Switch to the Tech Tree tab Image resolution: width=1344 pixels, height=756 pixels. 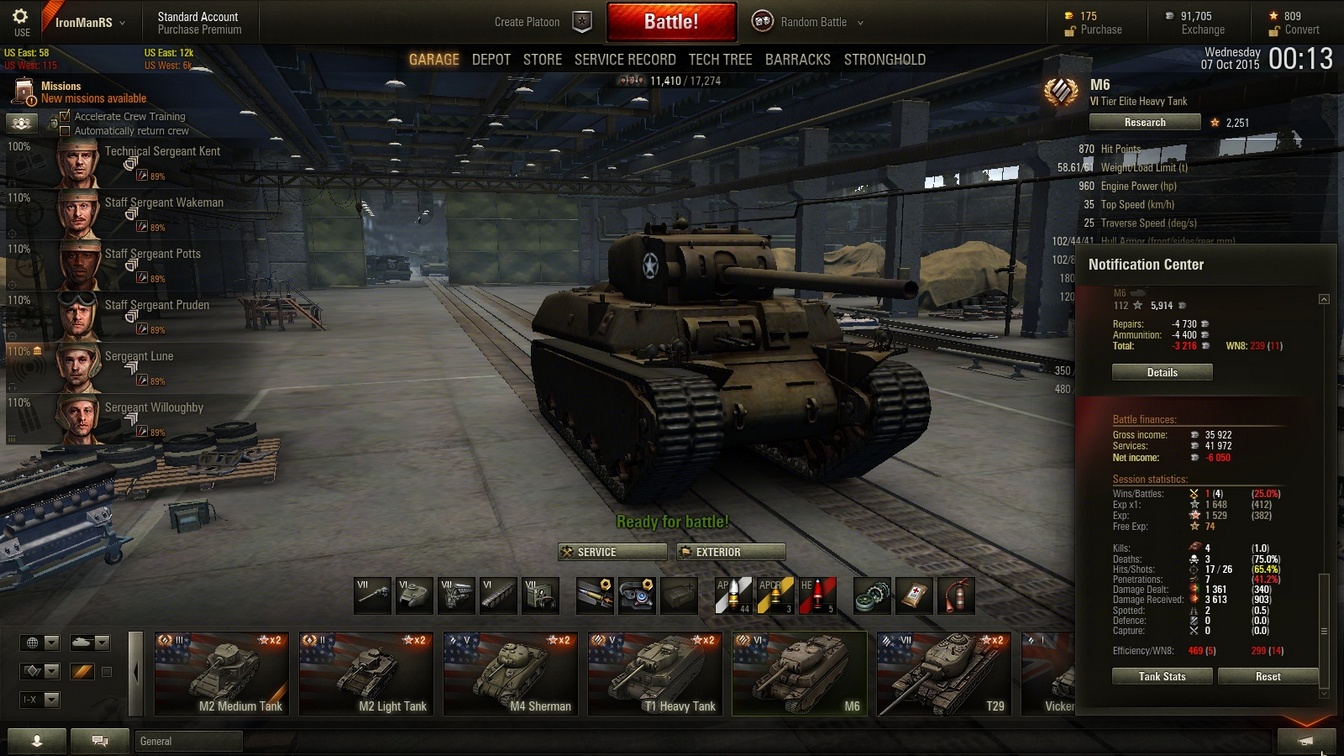pyautogui.click(x=720, y=59)
